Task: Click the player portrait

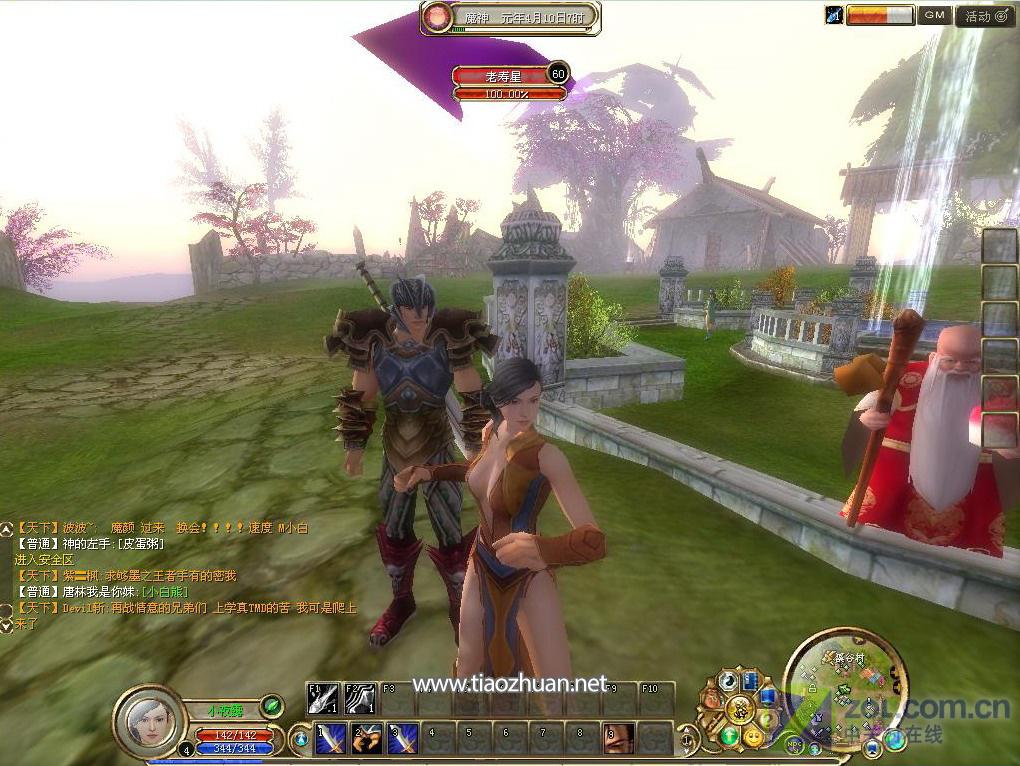Action: pos(150,720)
